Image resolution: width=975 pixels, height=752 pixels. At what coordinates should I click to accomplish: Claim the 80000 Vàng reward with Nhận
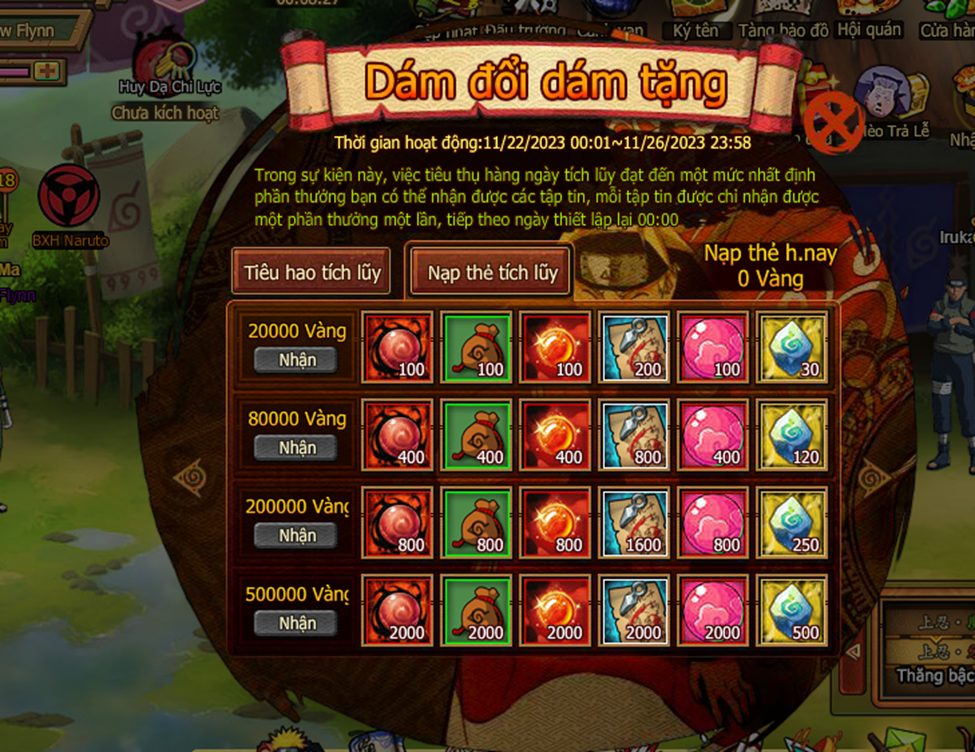click(x=297, y=447)
